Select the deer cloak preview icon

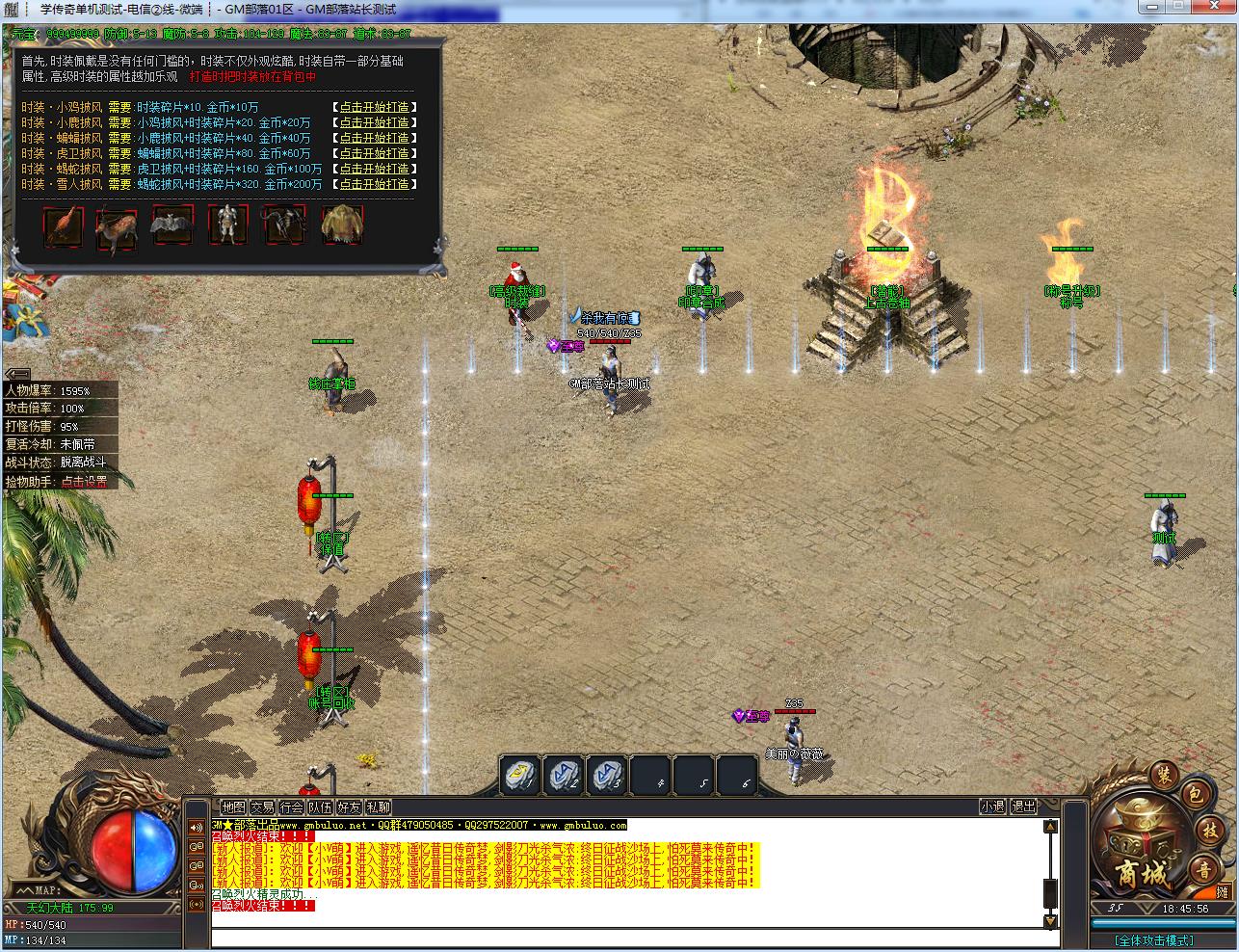117,228
